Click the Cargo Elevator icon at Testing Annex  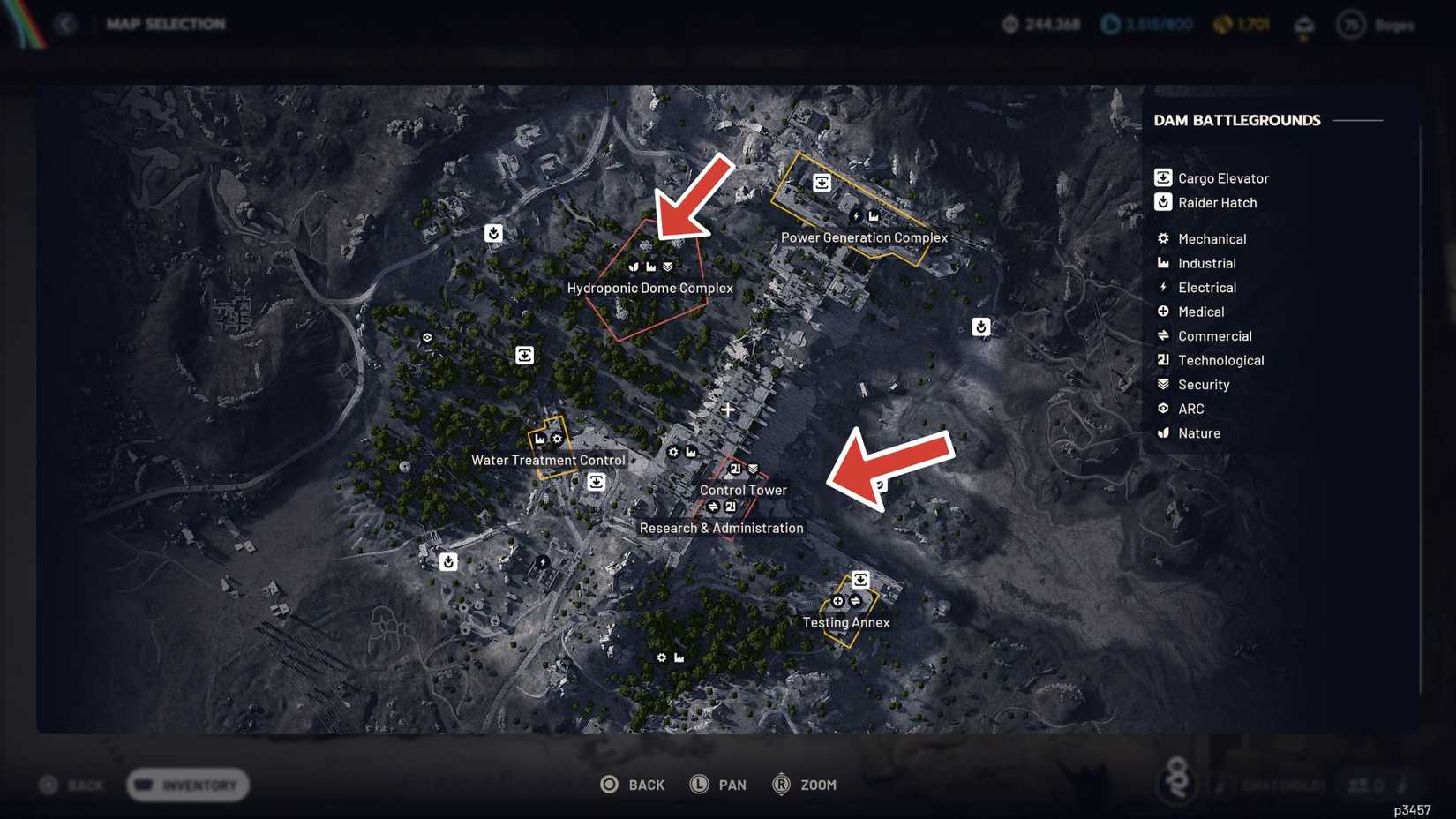(861, 579)
